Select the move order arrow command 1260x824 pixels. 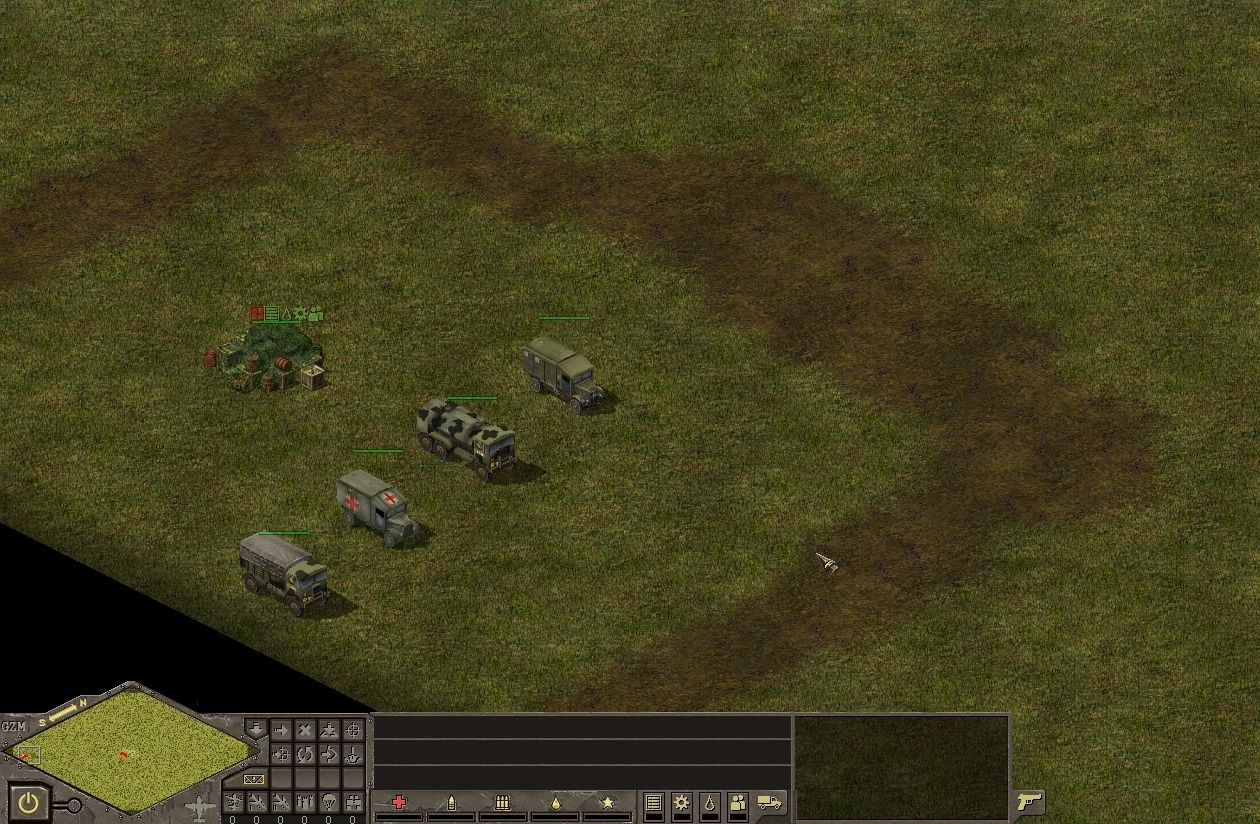click(x=281, y=731)
